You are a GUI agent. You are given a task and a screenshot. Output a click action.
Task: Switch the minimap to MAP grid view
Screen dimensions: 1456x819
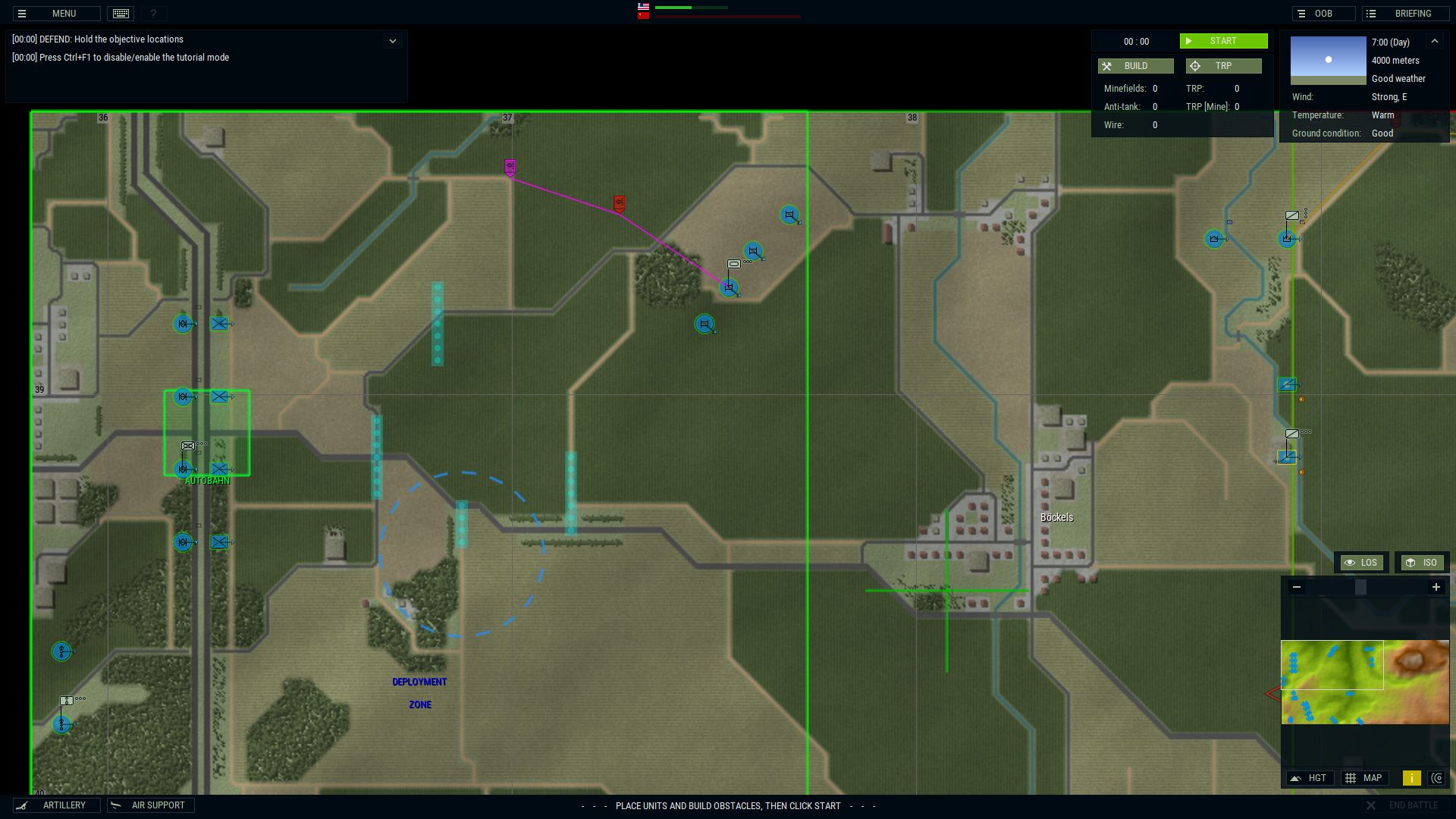tap(1365, 778)
